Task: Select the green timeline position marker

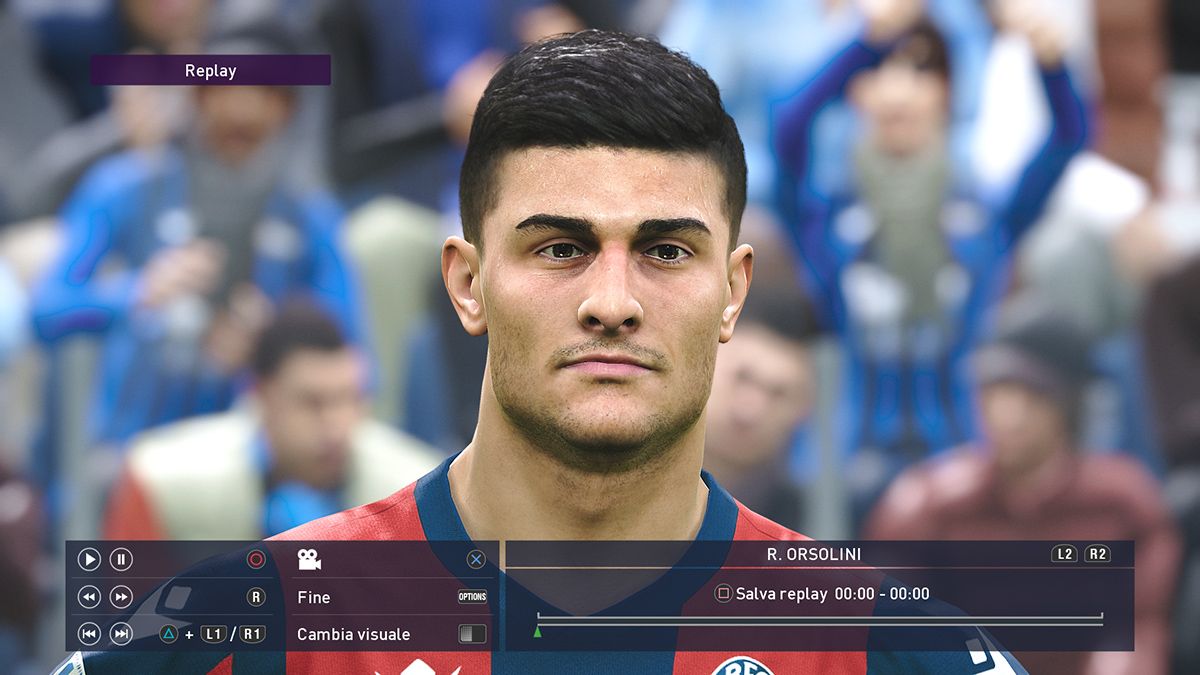Action: [x=537, y=631]
